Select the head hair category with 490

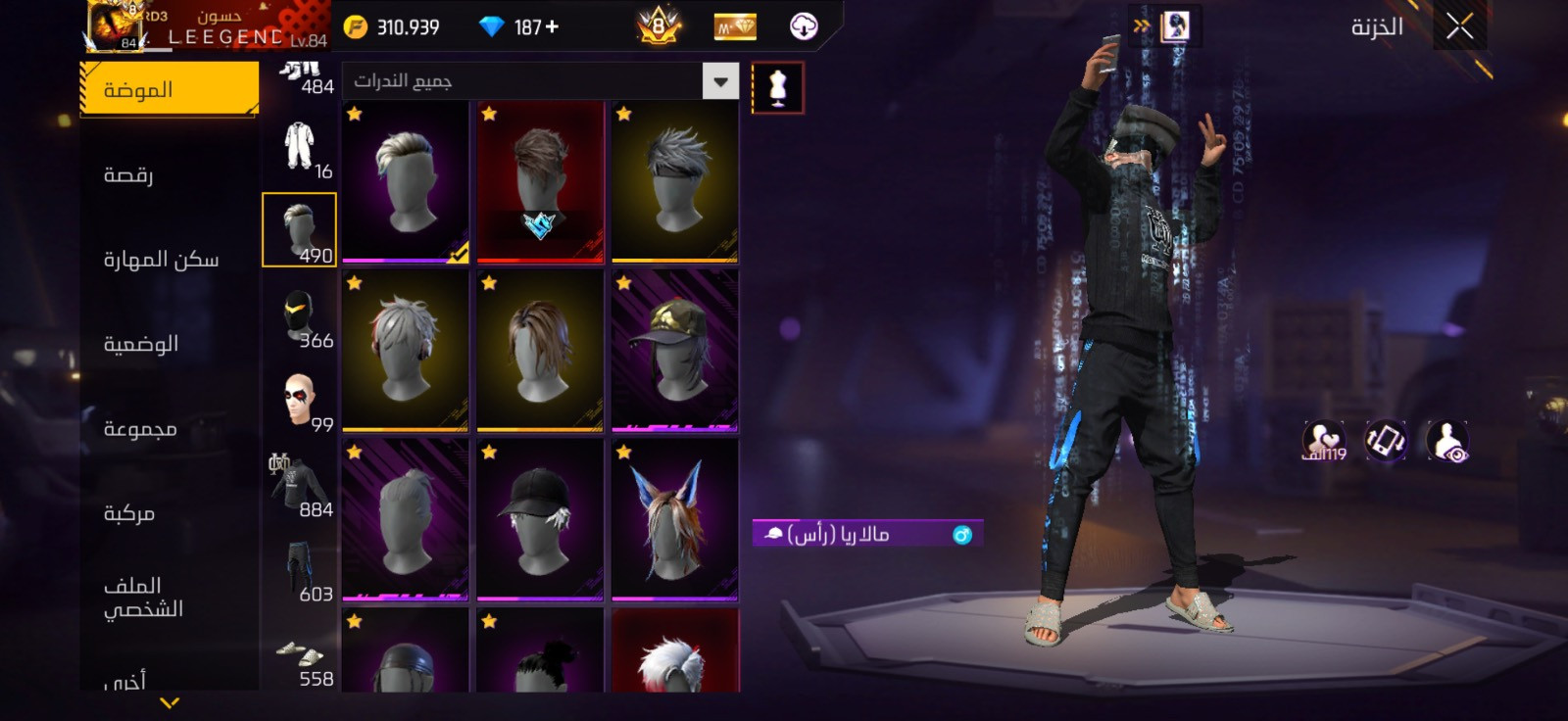299,229
